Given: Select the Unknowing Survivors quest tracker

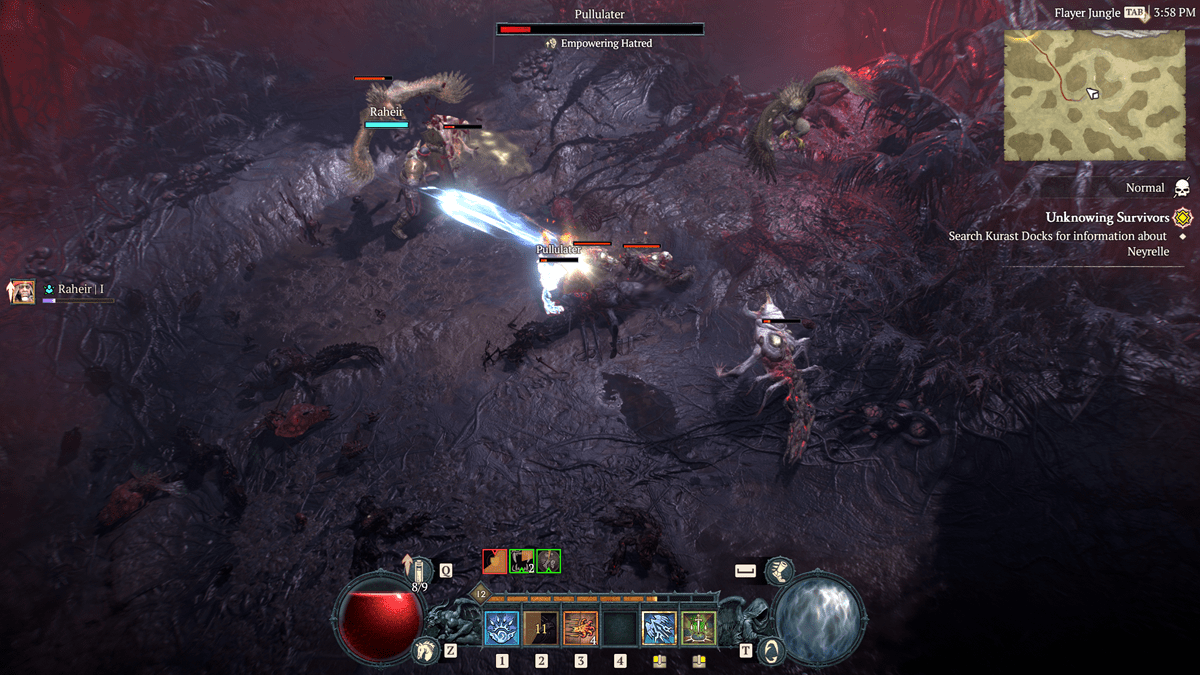Looking at the screenshot, I should [x=1107, y=217].
